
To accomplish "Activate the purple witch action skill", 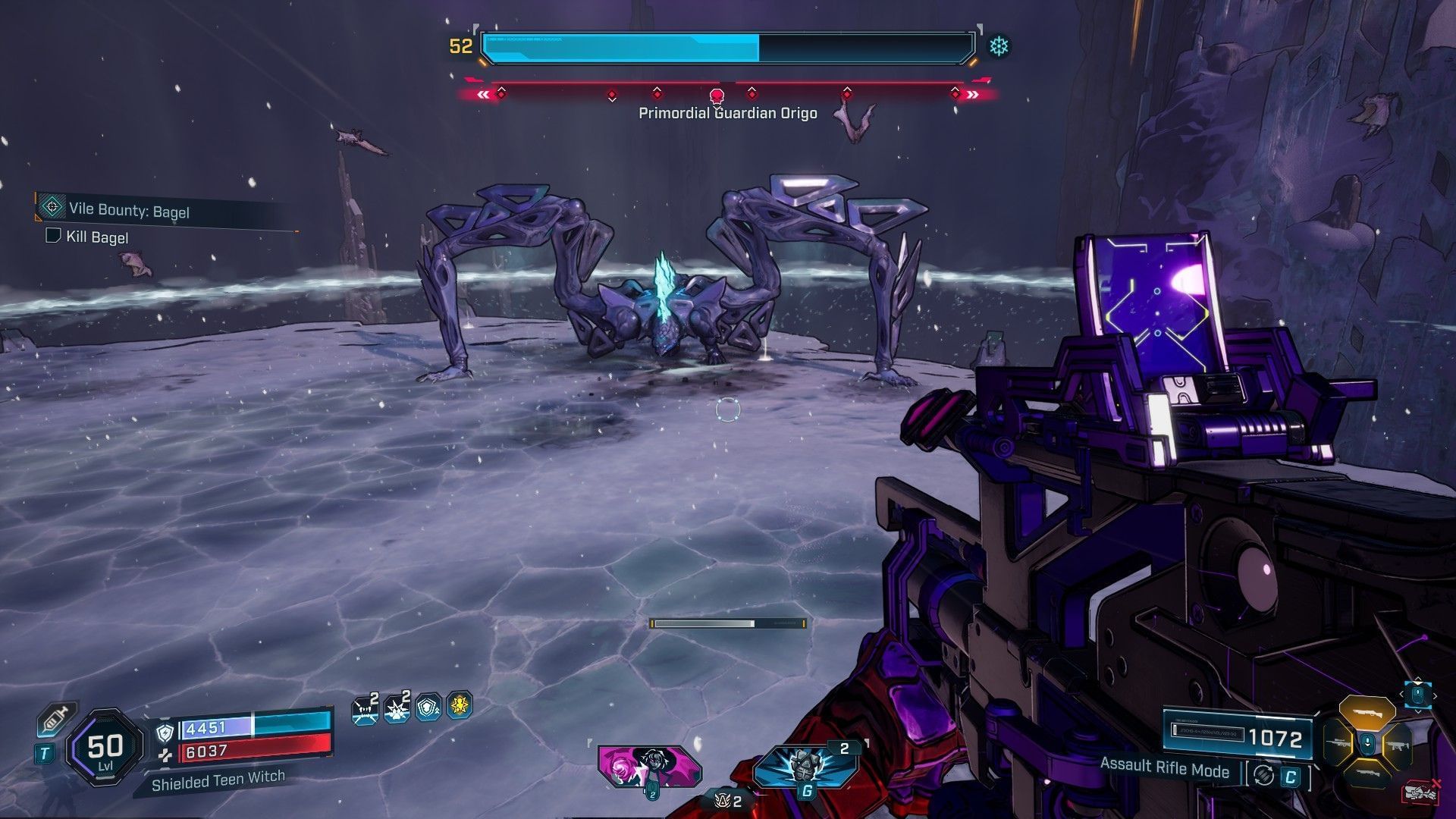I will tap(648, 765).
